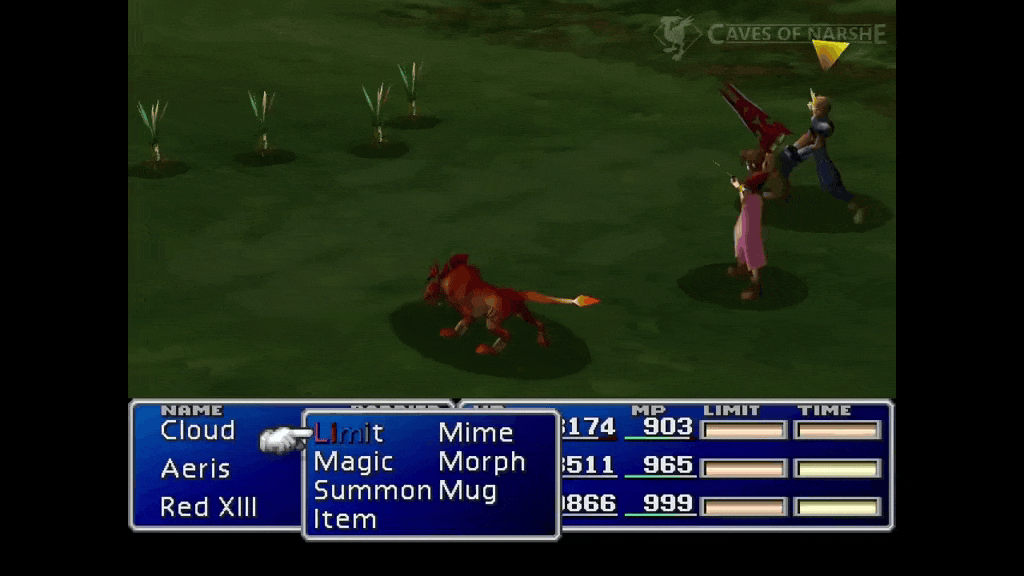
Task: Open the Item command
Action: pyautogui.click(x=345, y=520)
